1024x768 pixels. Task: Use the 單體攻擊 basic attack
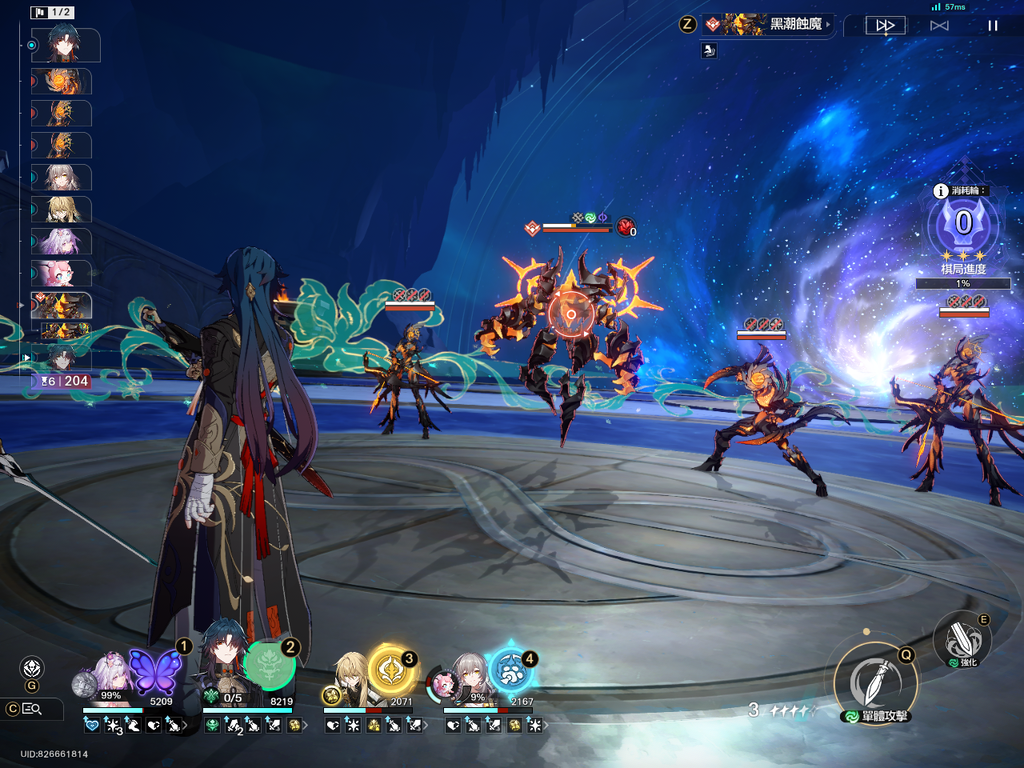[x=875, y=680]
